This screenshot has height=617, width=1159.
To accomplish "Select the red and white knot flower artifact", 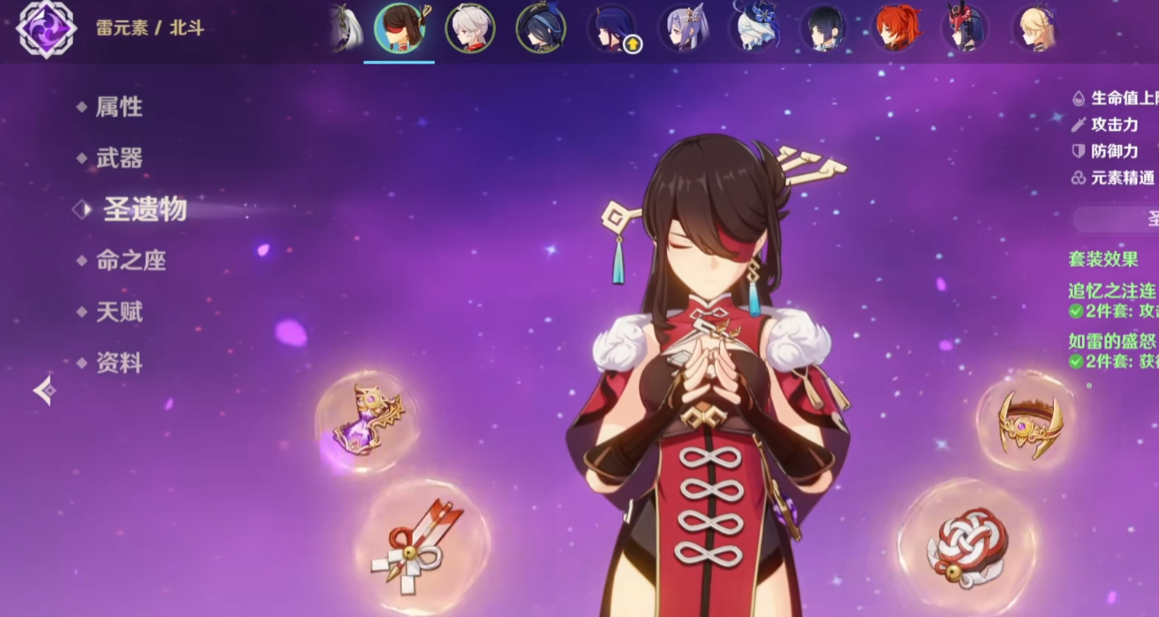I will pos(966,546).
